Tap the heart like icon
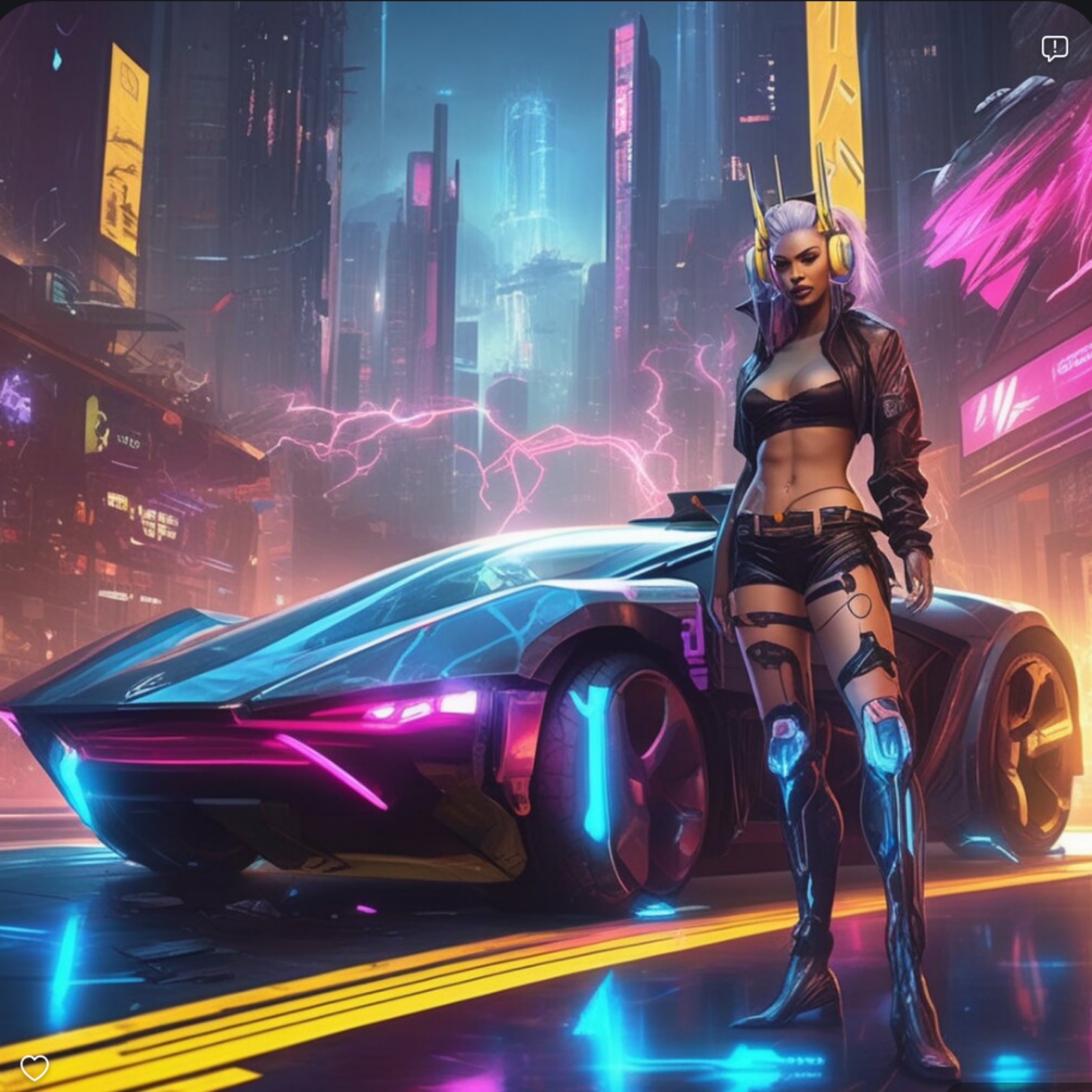Viewport: 1092px width, 1092px height. click(35, 1067)
